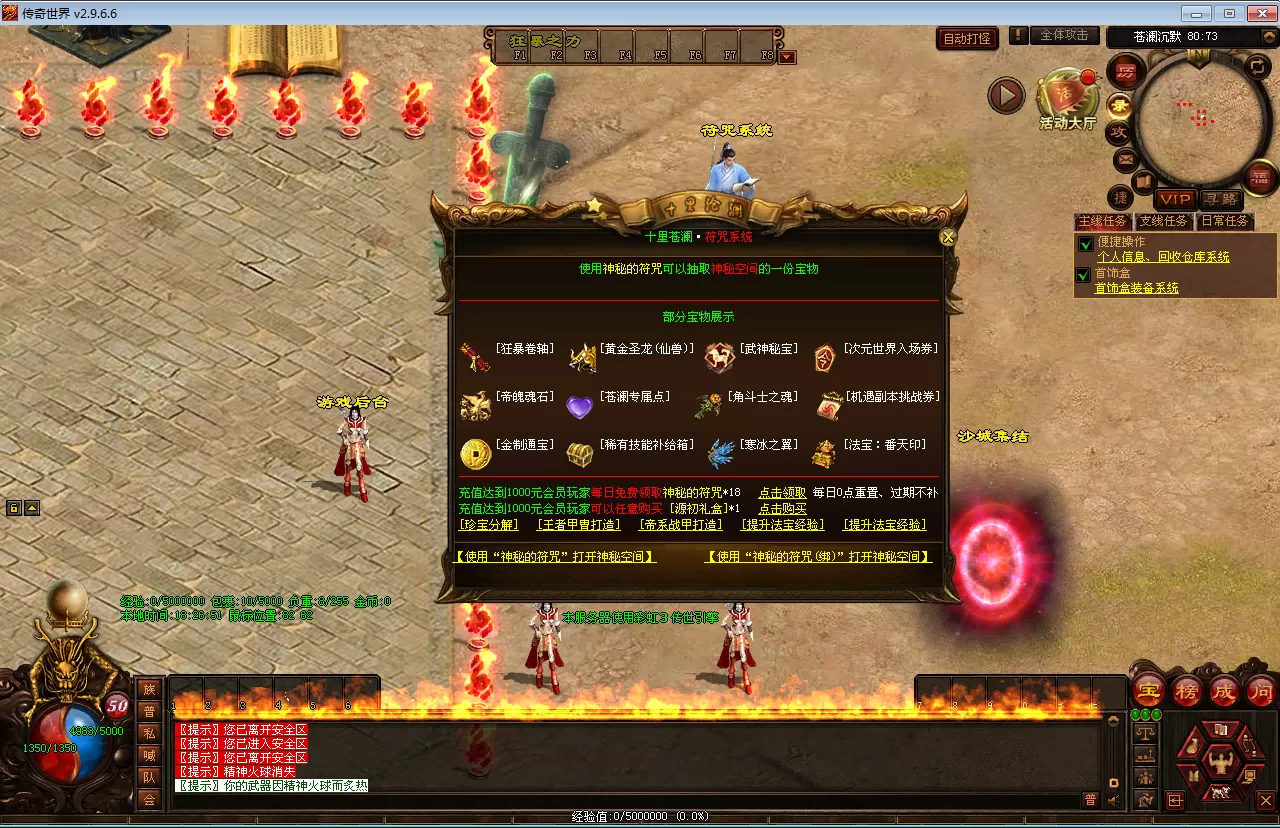
Task: Open the character panel with the muscular figure icon
Action: (1219, 762)
